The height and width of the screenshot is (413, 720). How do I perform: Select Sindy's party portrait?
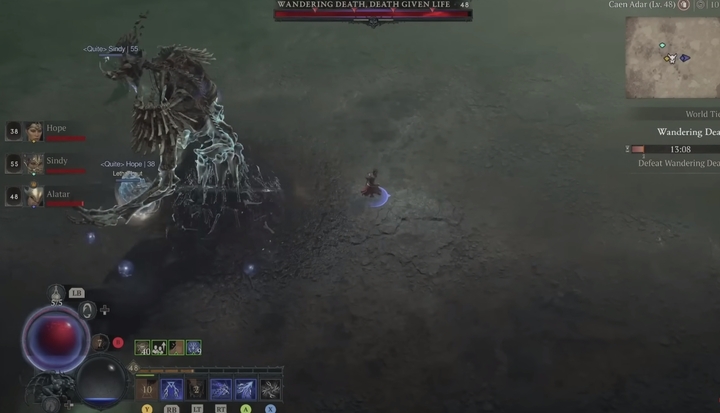34,163
